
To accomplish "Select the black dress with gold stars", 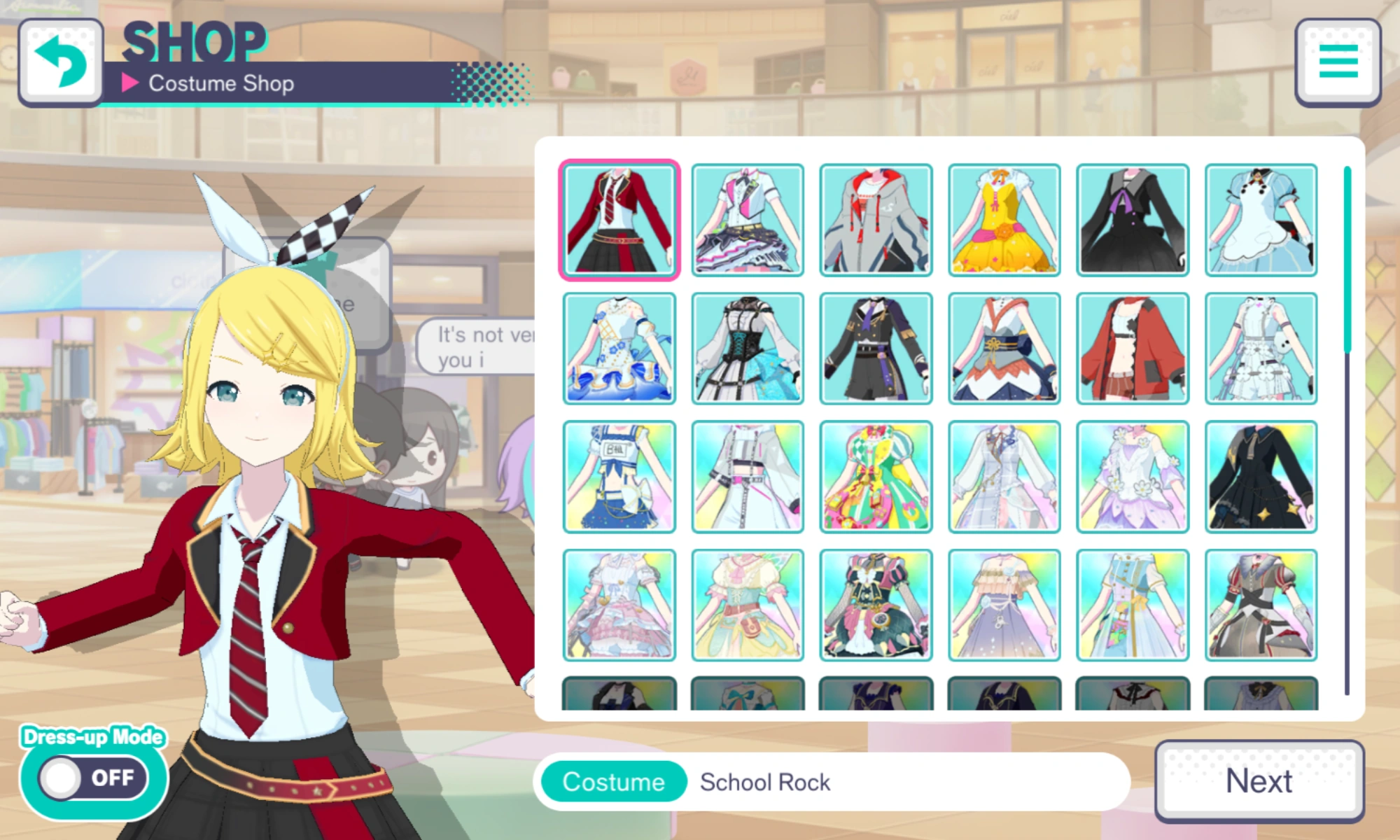I will click(x=1261, y=476).
